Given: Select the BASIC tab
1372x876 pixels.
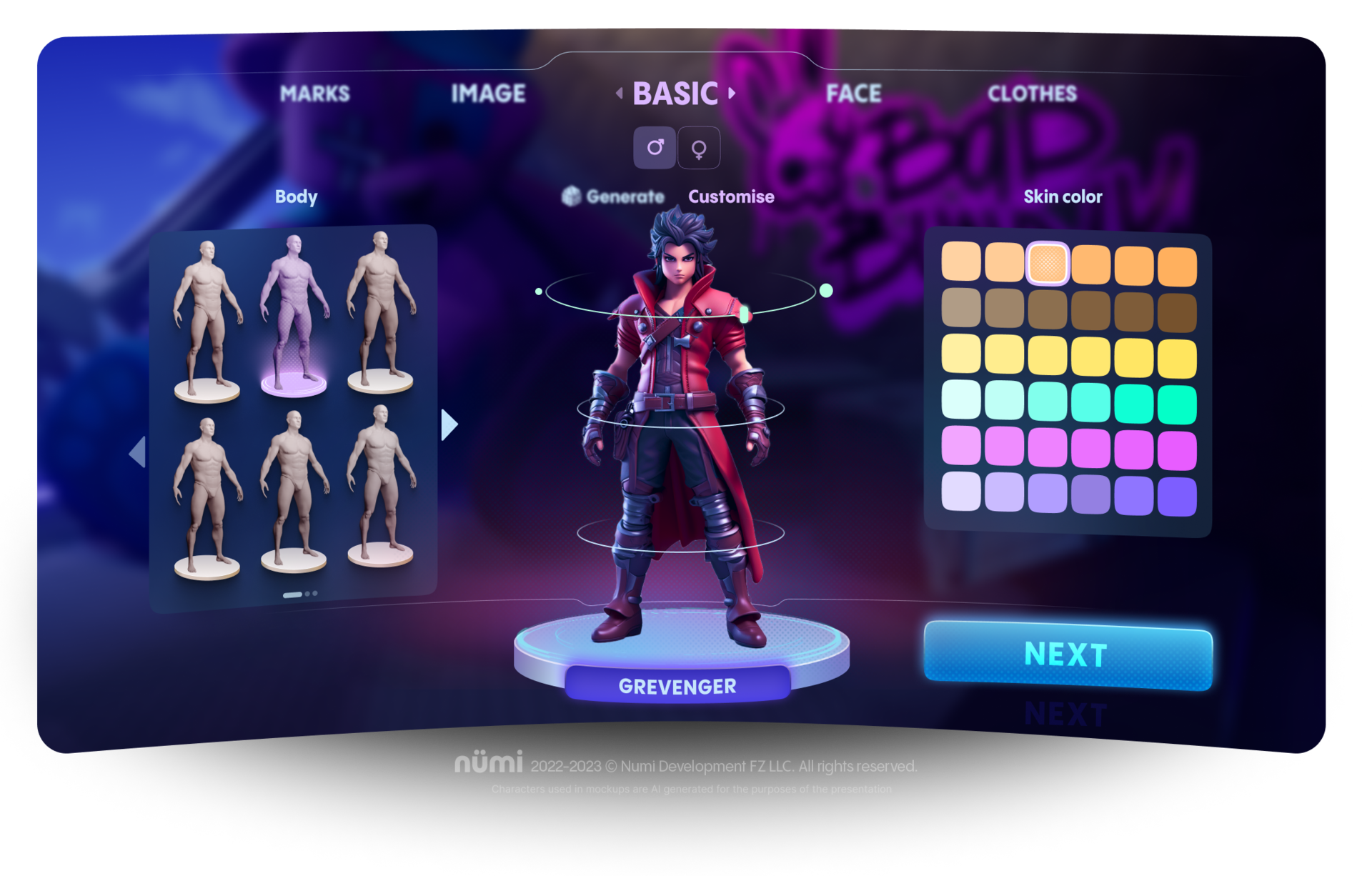Looking at the screenshot, I should tap(675, 94).
